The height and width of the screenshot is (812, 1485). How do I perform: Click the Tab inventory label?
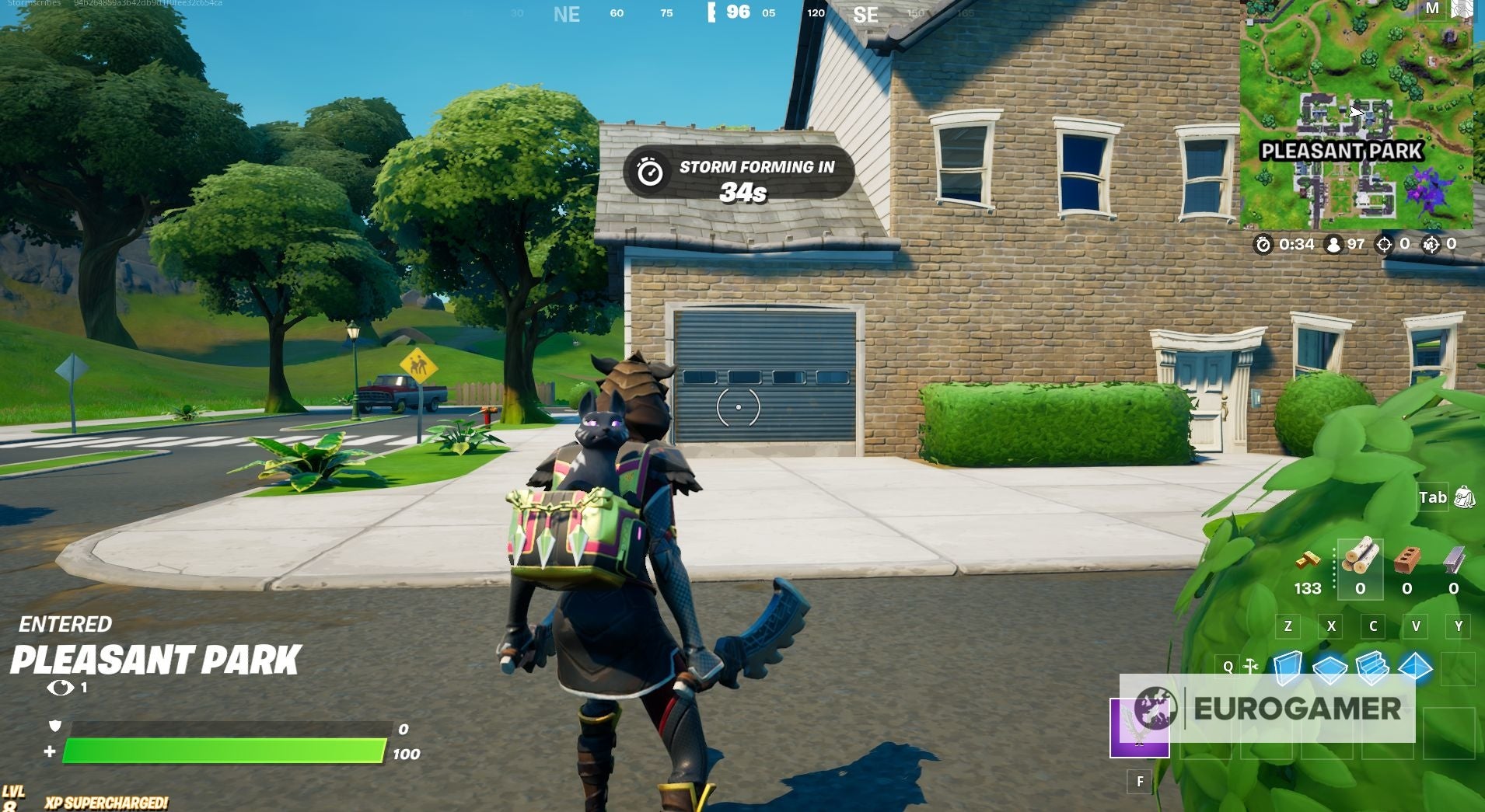click(1432, 497)
